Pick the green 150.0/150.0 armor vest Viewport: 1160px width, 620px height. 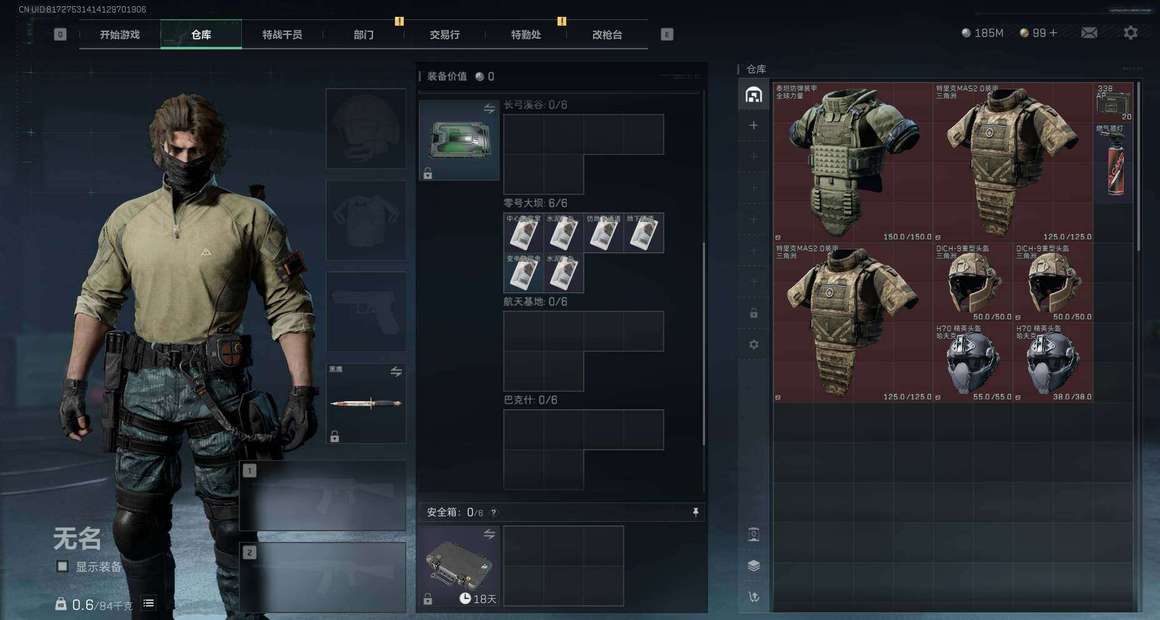click(852, 162)
